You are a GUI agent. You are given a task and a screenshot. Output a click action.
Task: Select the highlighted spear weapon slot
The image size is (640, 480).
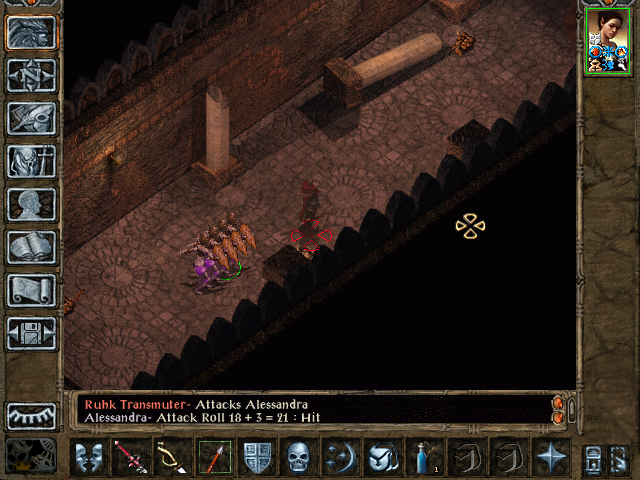[215, 457]
